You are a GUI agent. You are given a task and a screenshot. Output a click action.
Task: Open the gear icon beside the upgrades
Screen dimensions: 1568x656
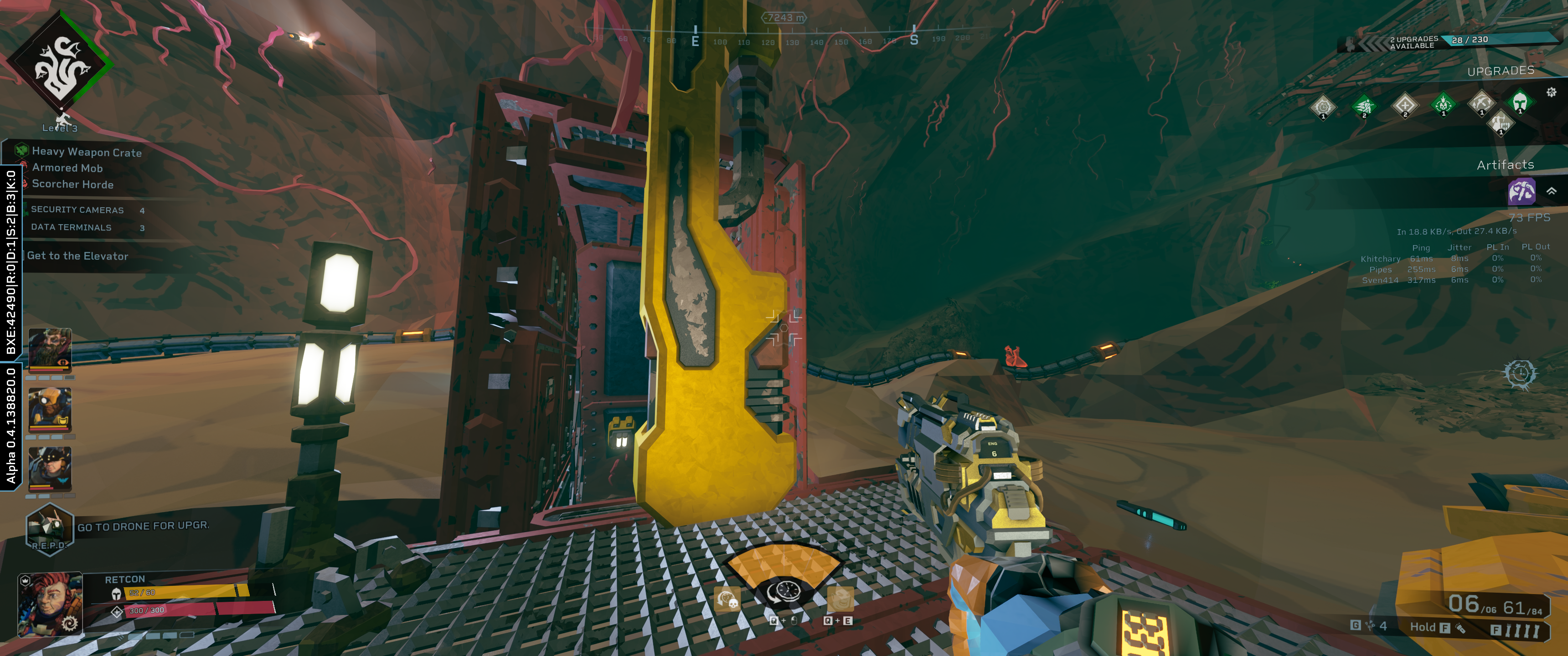[1551, 92]
